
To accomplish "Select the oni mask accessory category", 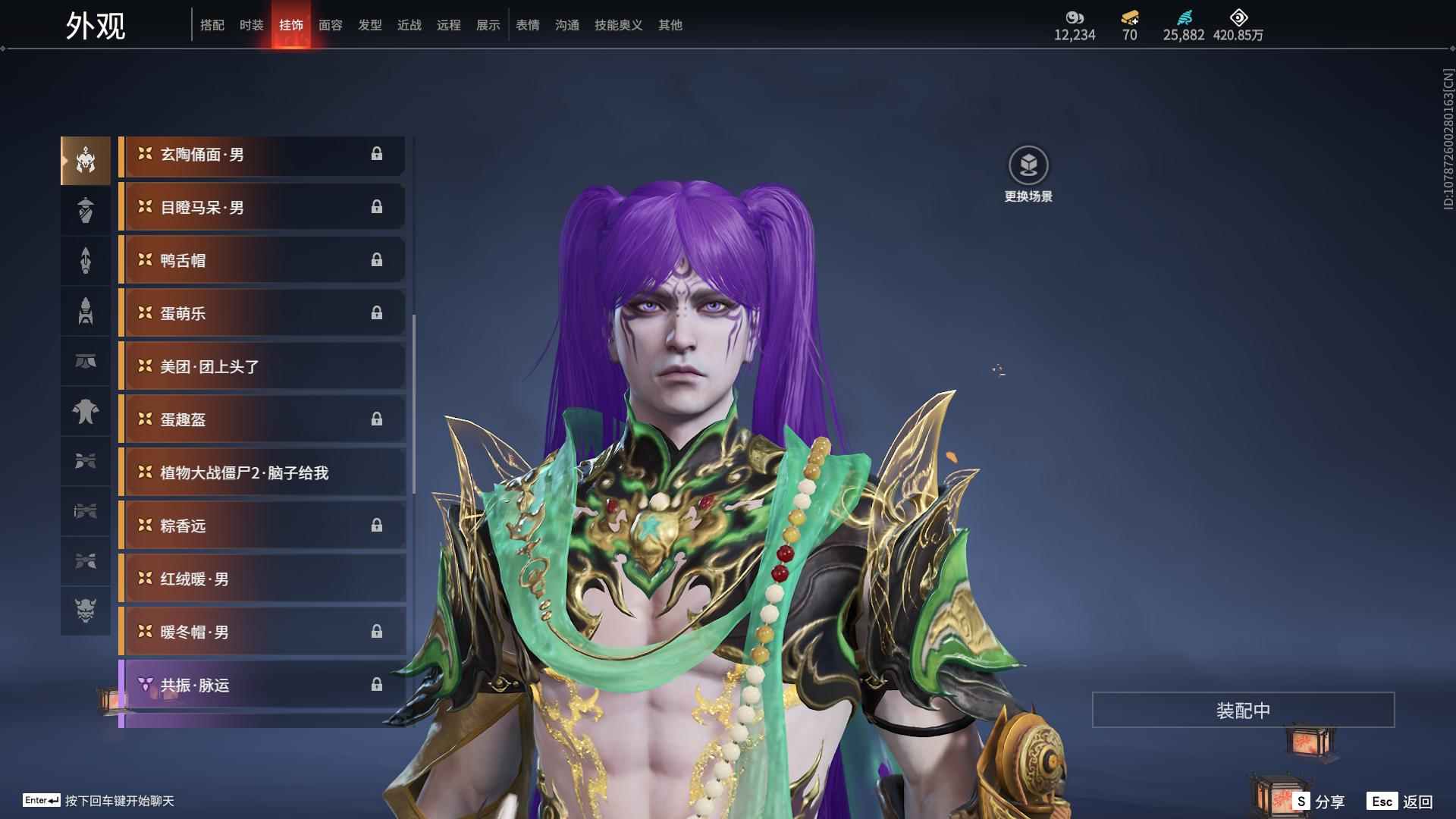I will (86, 610).
